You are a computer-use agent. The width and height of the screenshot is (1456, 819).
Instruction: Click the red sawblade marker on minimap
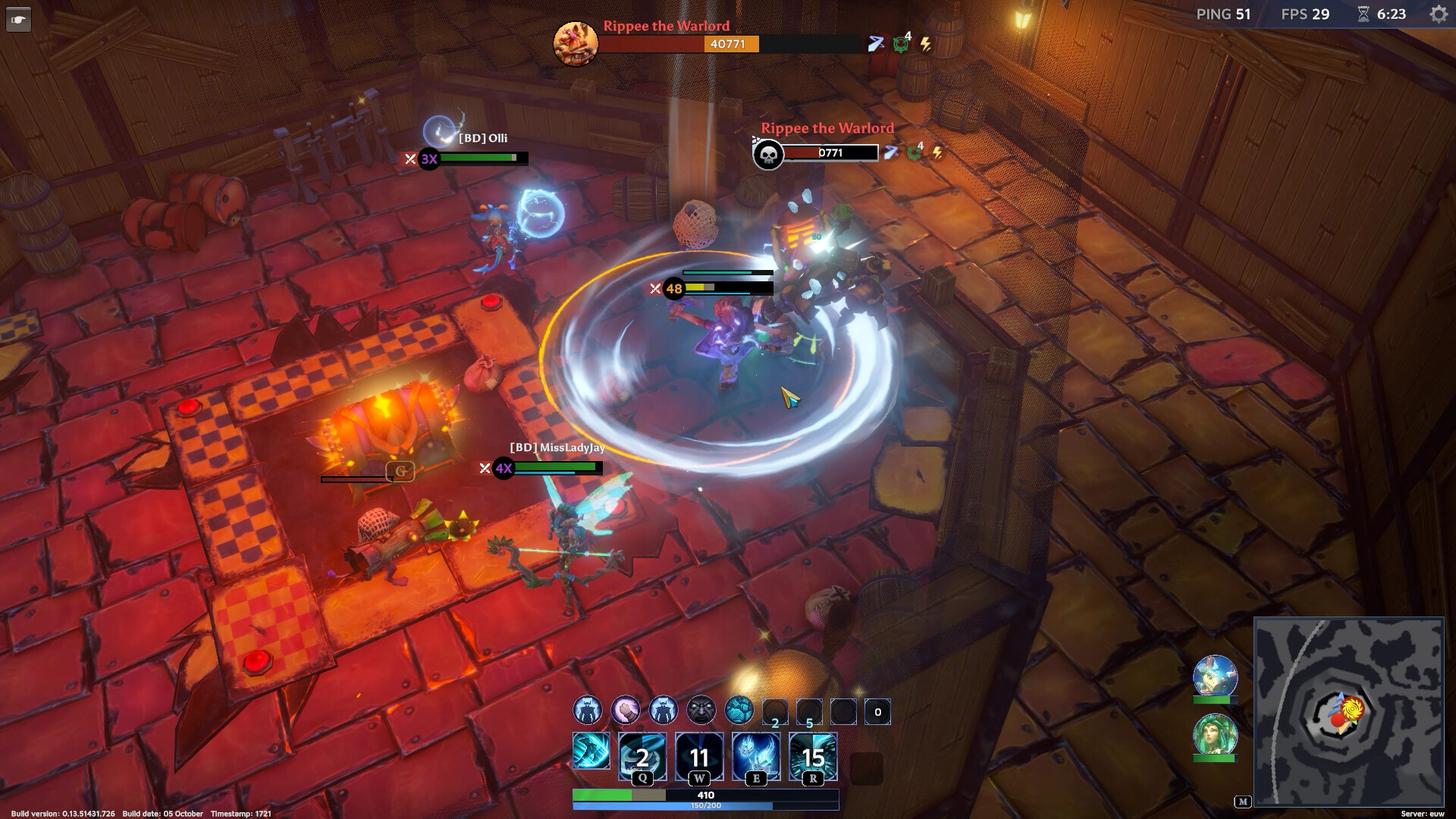tap(1351, 710)
